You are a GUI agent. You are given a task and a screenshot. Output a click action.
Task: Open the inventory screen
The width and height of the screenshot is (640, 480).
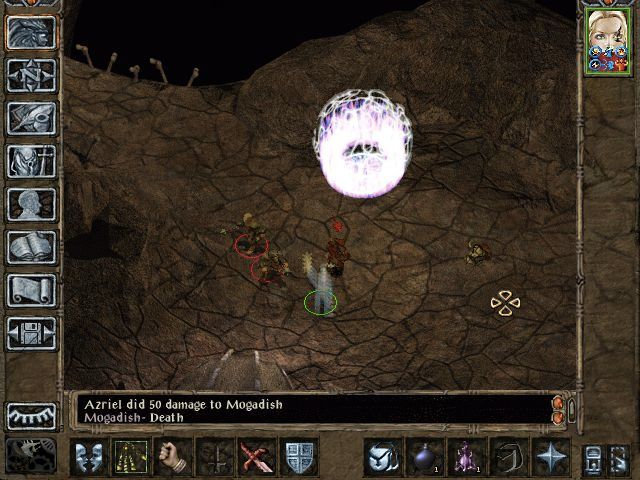point(31,161)
